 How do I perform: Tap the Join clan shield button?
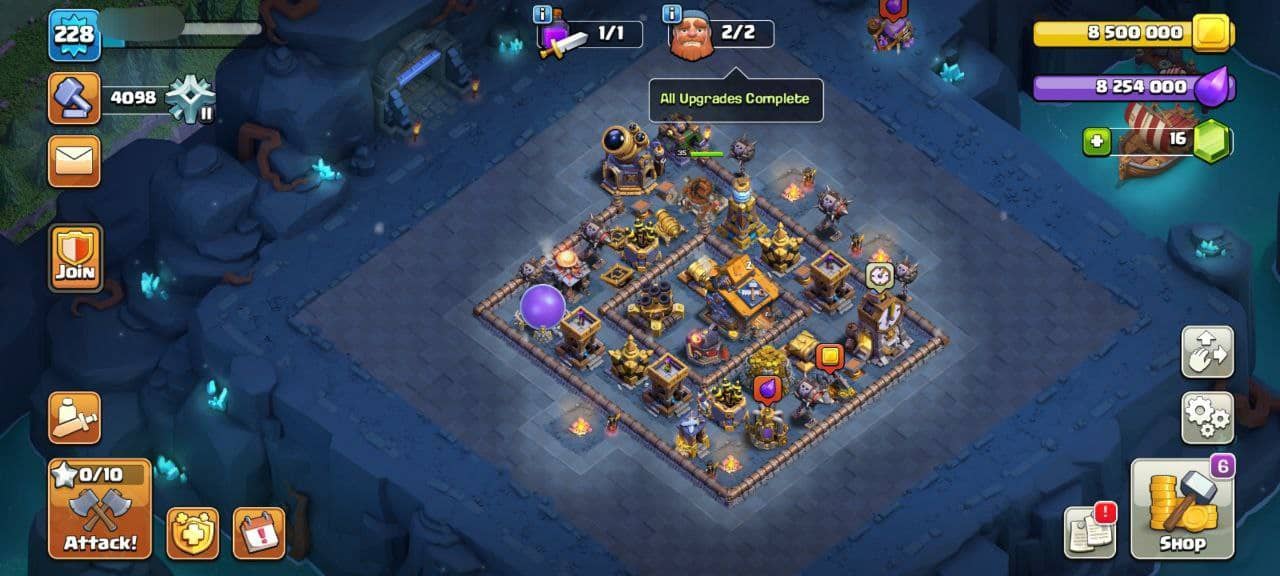[x=75, y=257]
